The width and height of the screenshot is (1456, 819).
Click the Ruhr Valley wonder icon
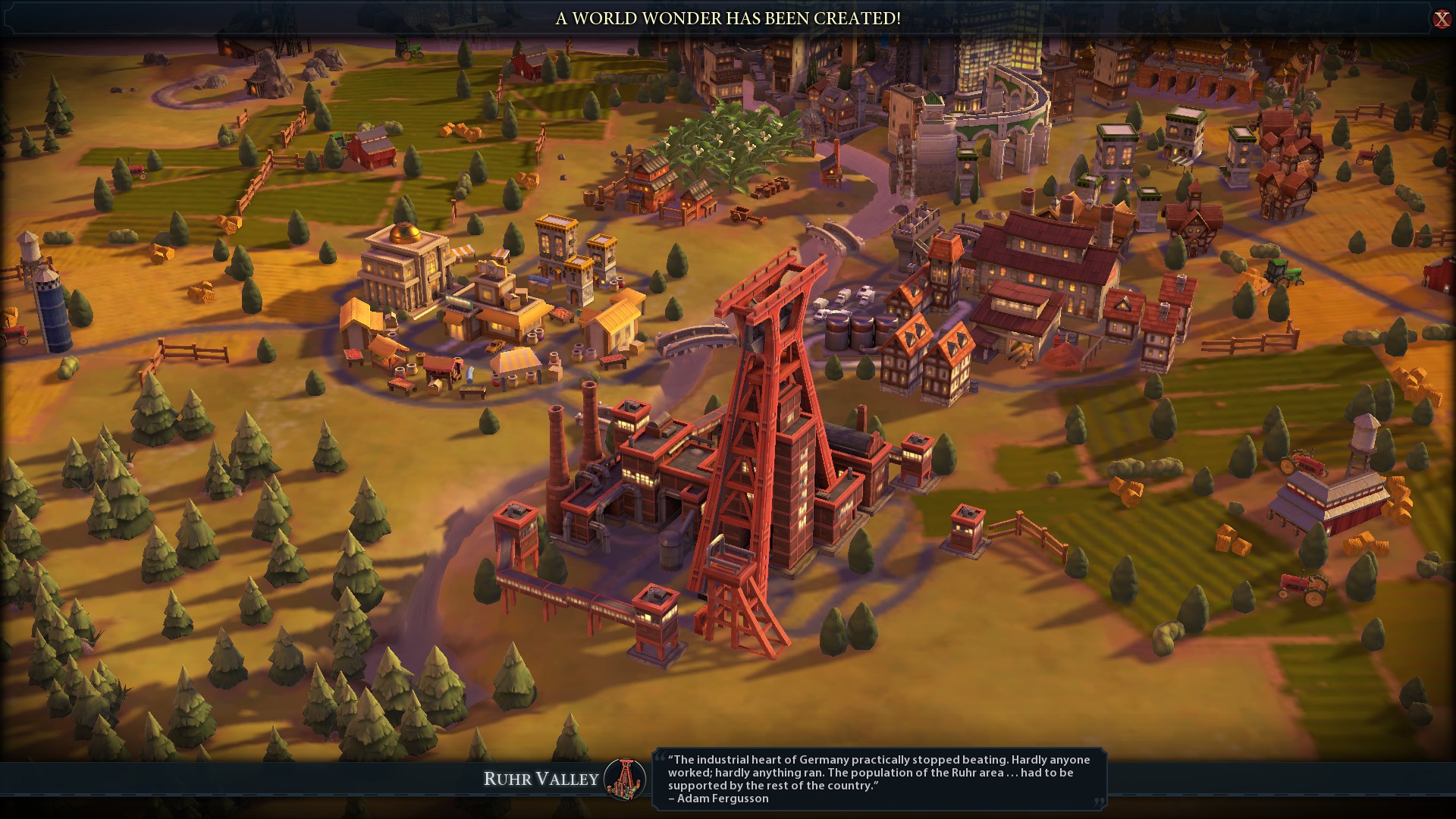[626, 779]
